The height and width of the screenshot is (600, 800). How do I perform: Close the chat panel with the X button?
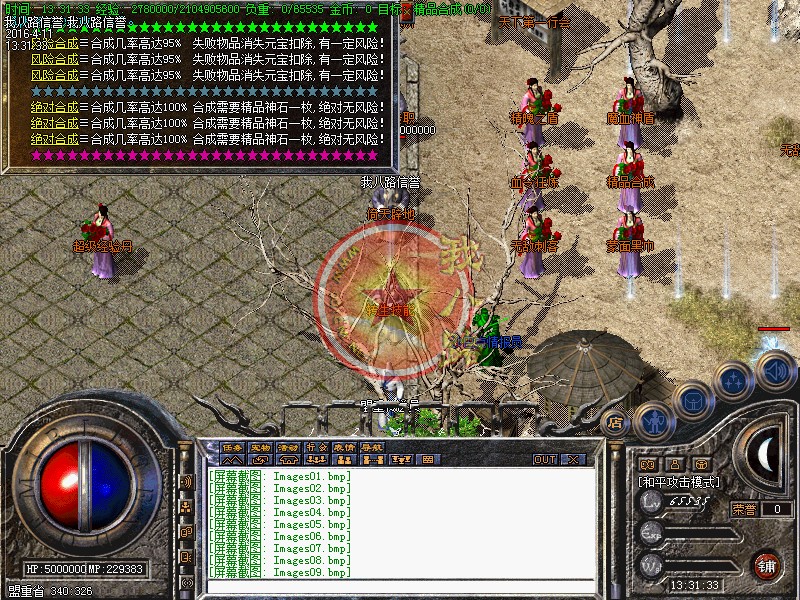574,459
